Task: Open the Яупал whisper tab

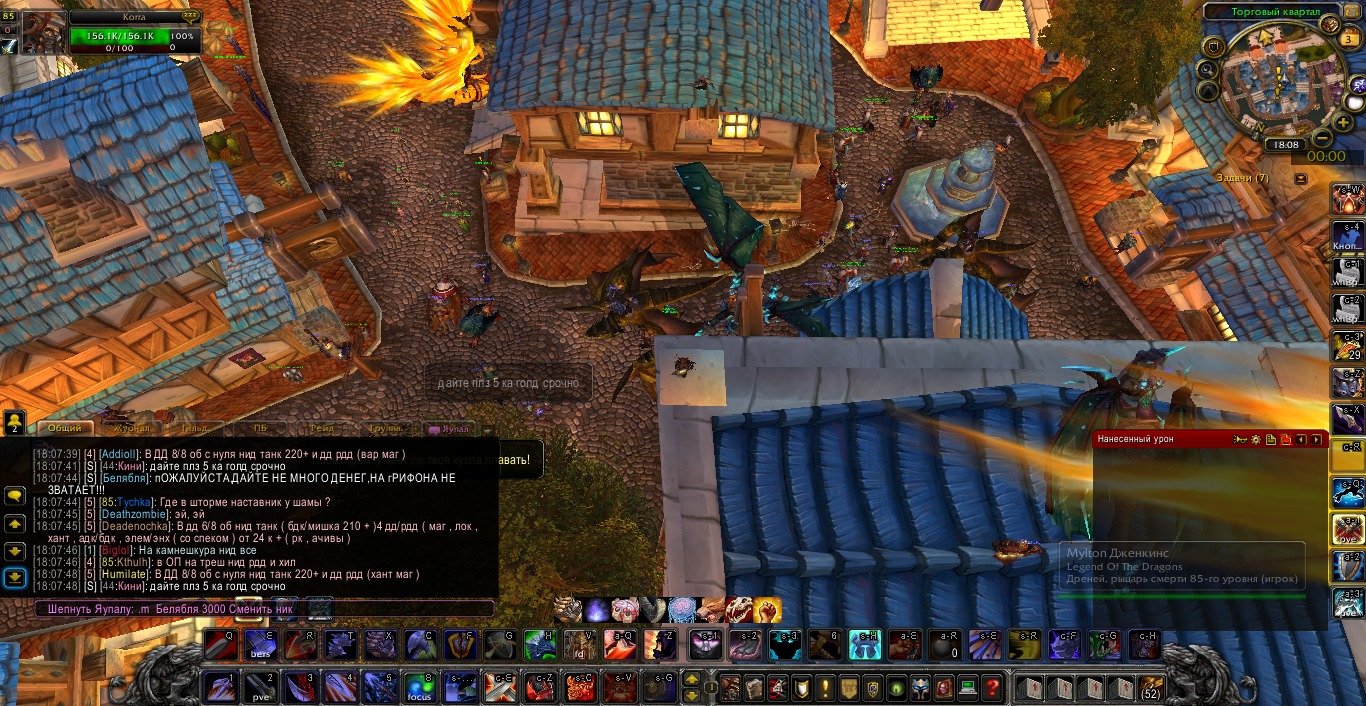Action: (449, 428)
